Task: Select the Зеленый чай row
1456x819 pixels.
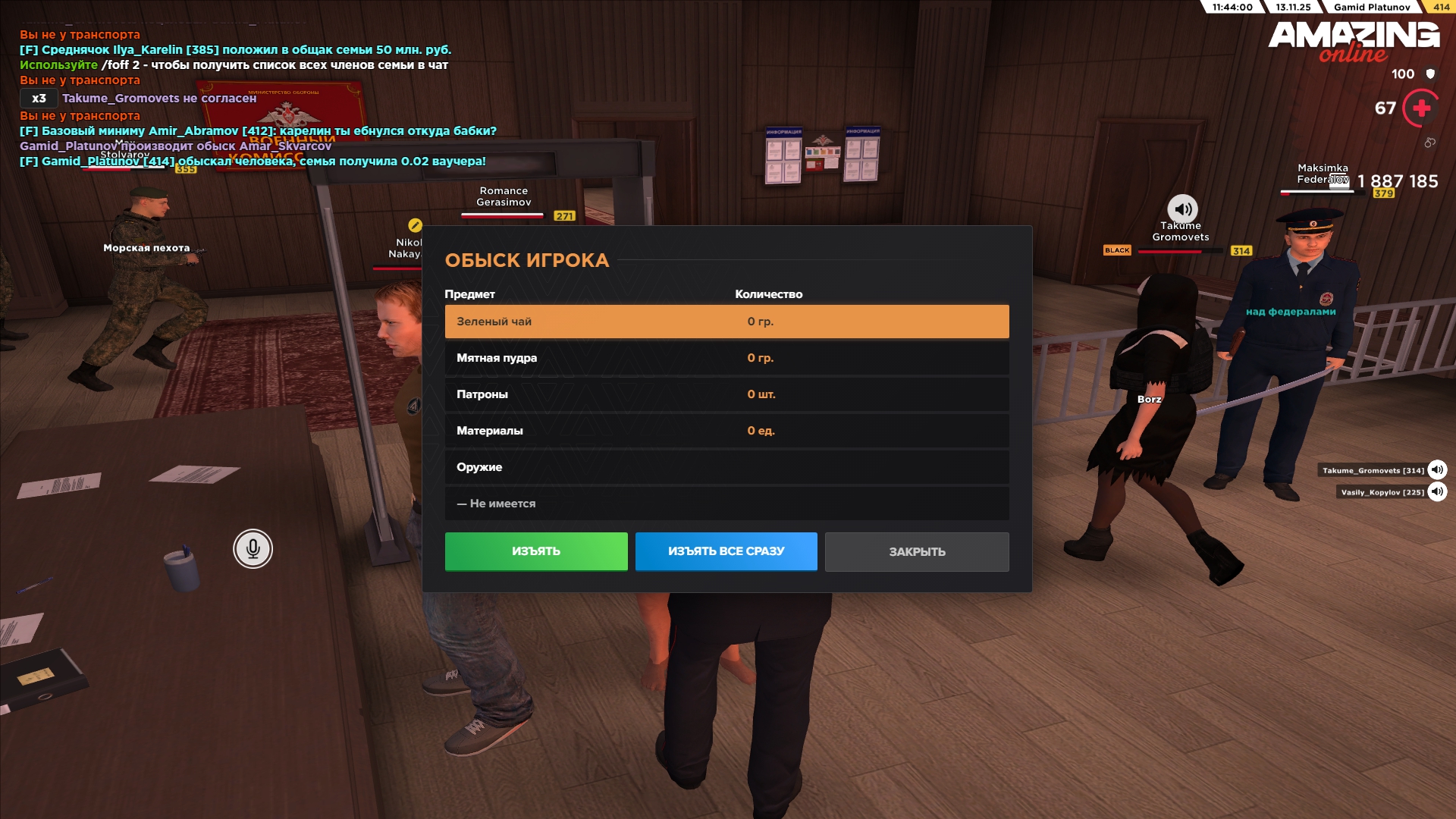Action: pos(726,322)
